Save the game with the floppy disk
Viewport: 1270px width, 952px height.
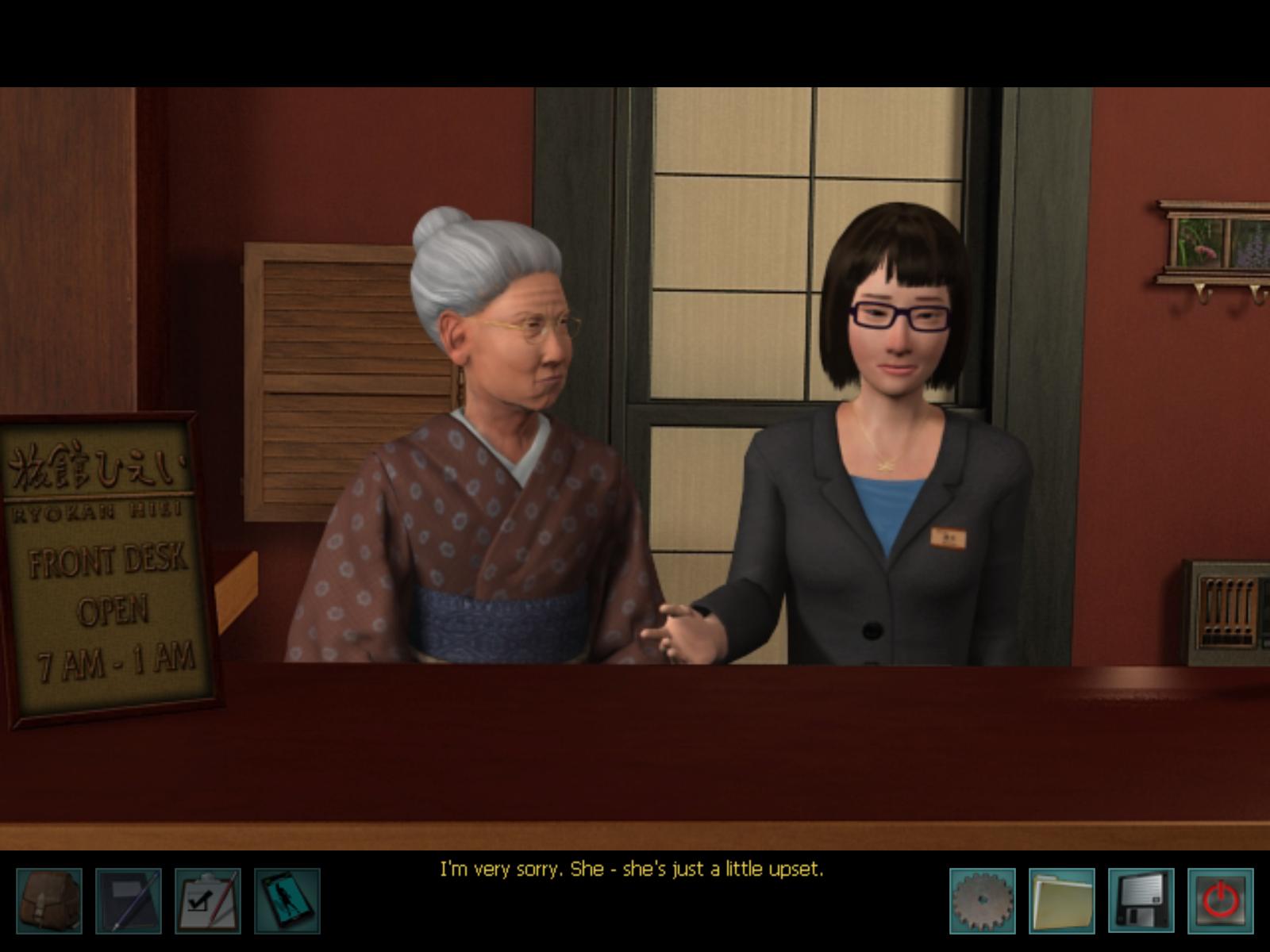1141,900
